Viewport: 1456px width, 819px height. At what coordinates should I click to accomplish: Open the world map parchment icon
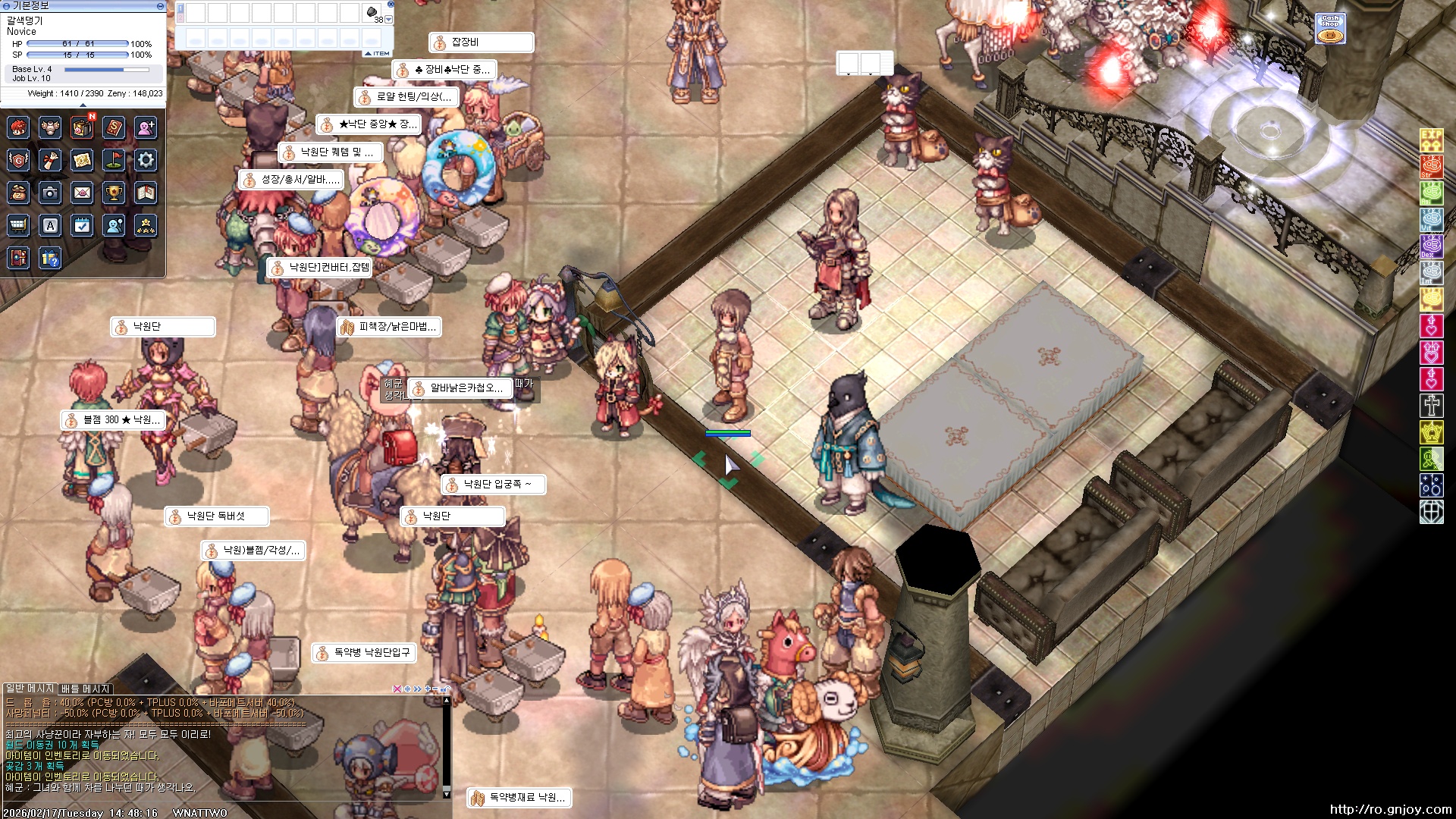tap(82, 160)
